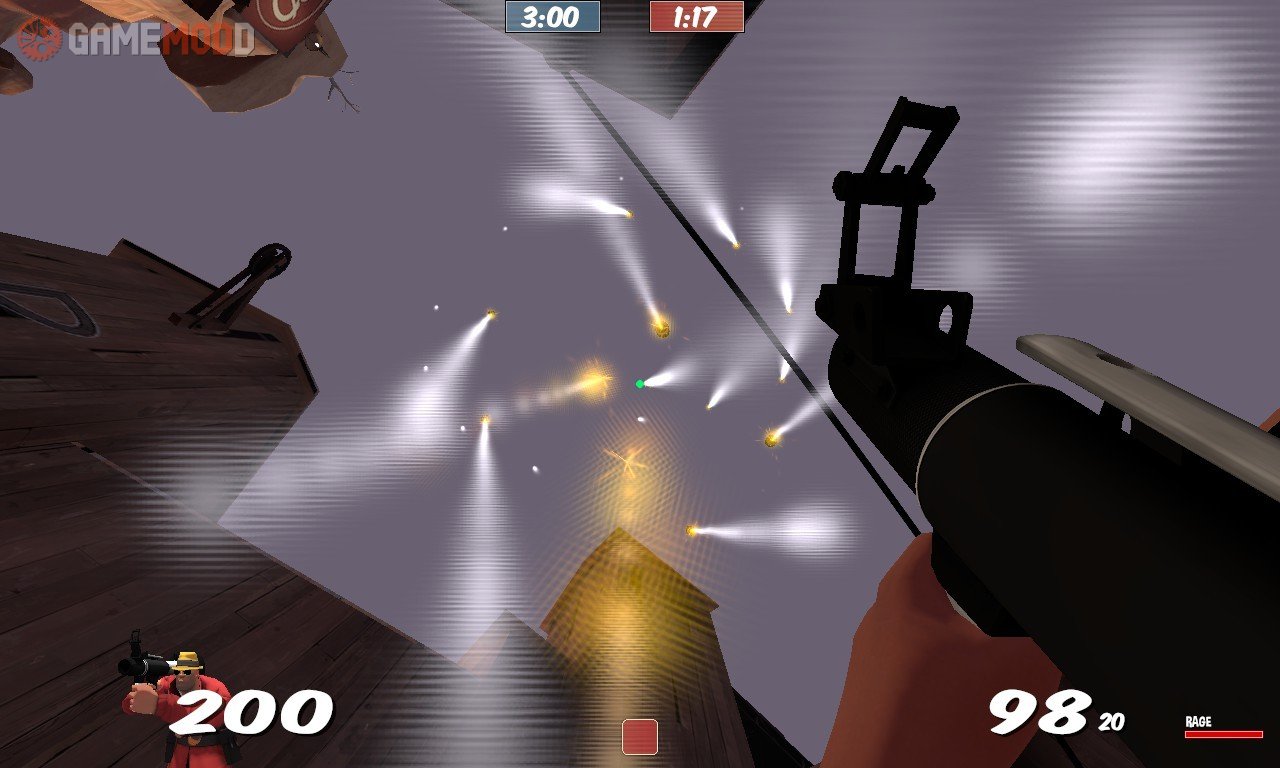Select the red control point indicator
1280x768 pixels.
(640, 736)
